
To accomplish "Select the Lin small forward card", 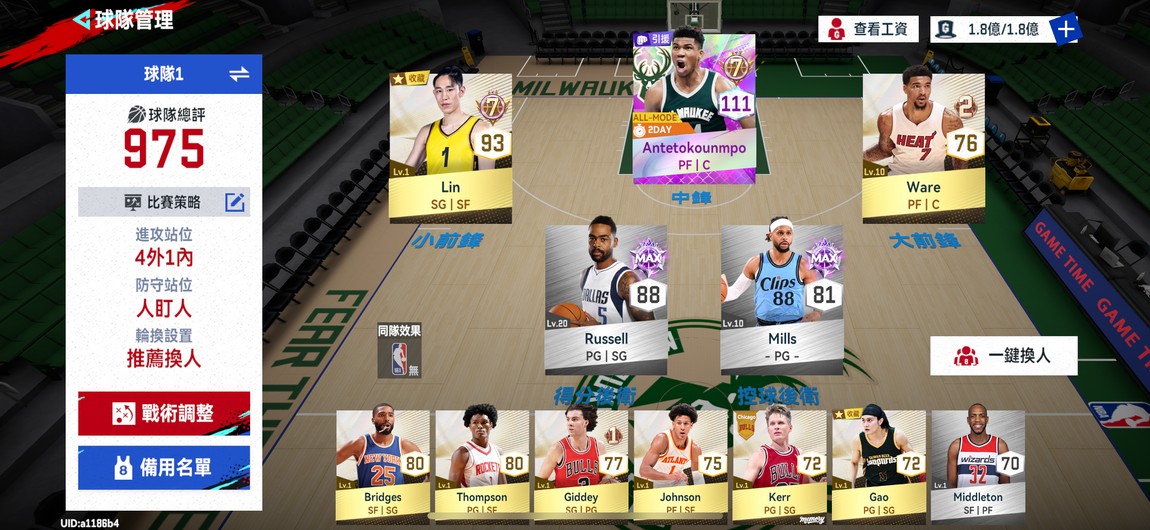I will (450, 148).
